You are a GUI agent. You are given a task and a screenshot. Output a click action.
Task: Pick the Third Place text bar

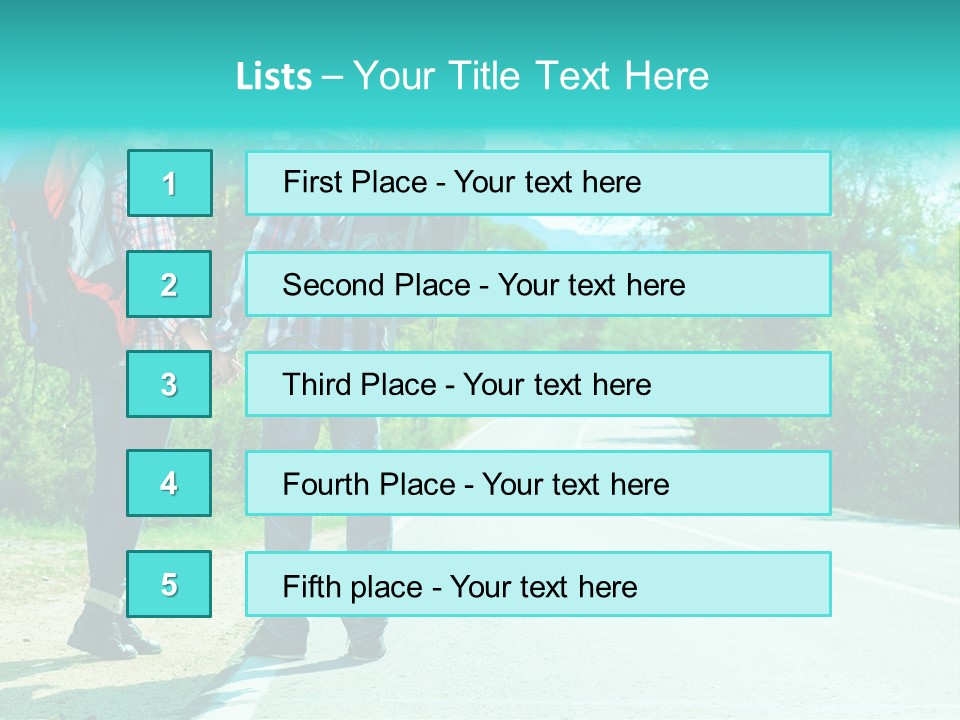tap(538, 384)
